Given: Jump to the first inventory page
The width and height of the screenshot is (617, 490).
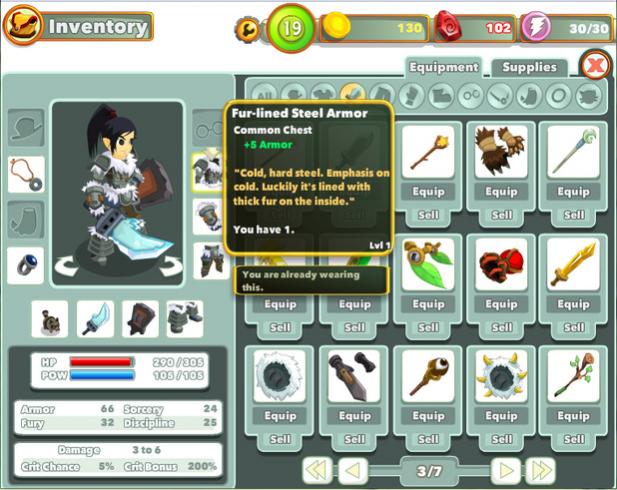Looking at the screenshot, I should (318, 470).
